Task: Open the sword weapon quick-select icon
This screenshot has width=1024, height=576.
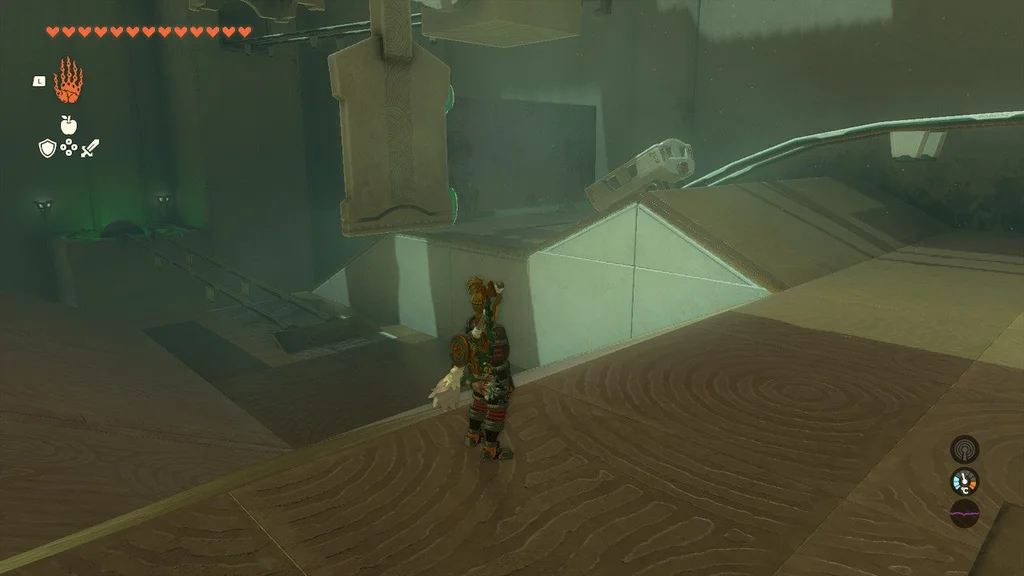Action: [90, 148]
